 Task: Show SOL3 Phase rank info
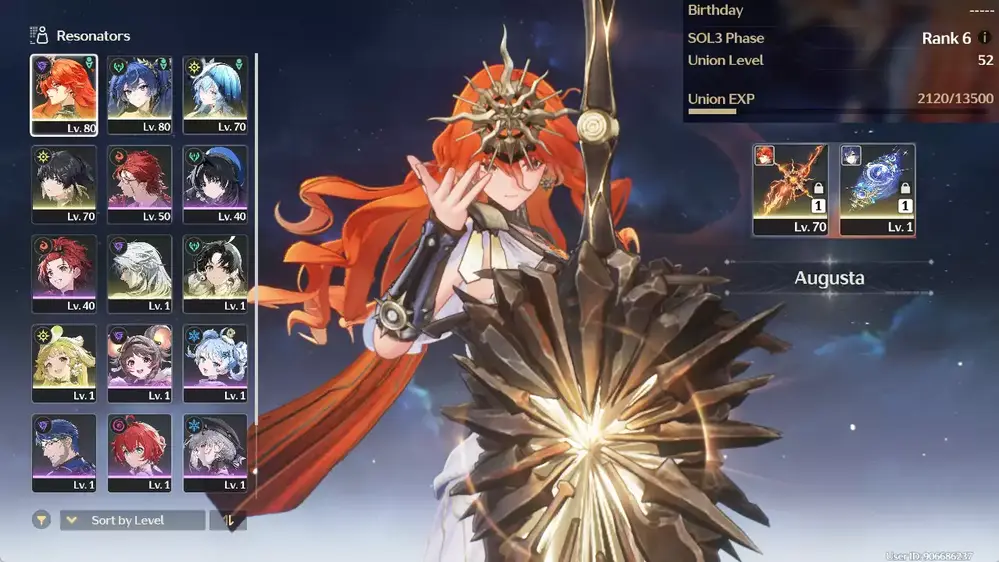(x=985, y=38)
